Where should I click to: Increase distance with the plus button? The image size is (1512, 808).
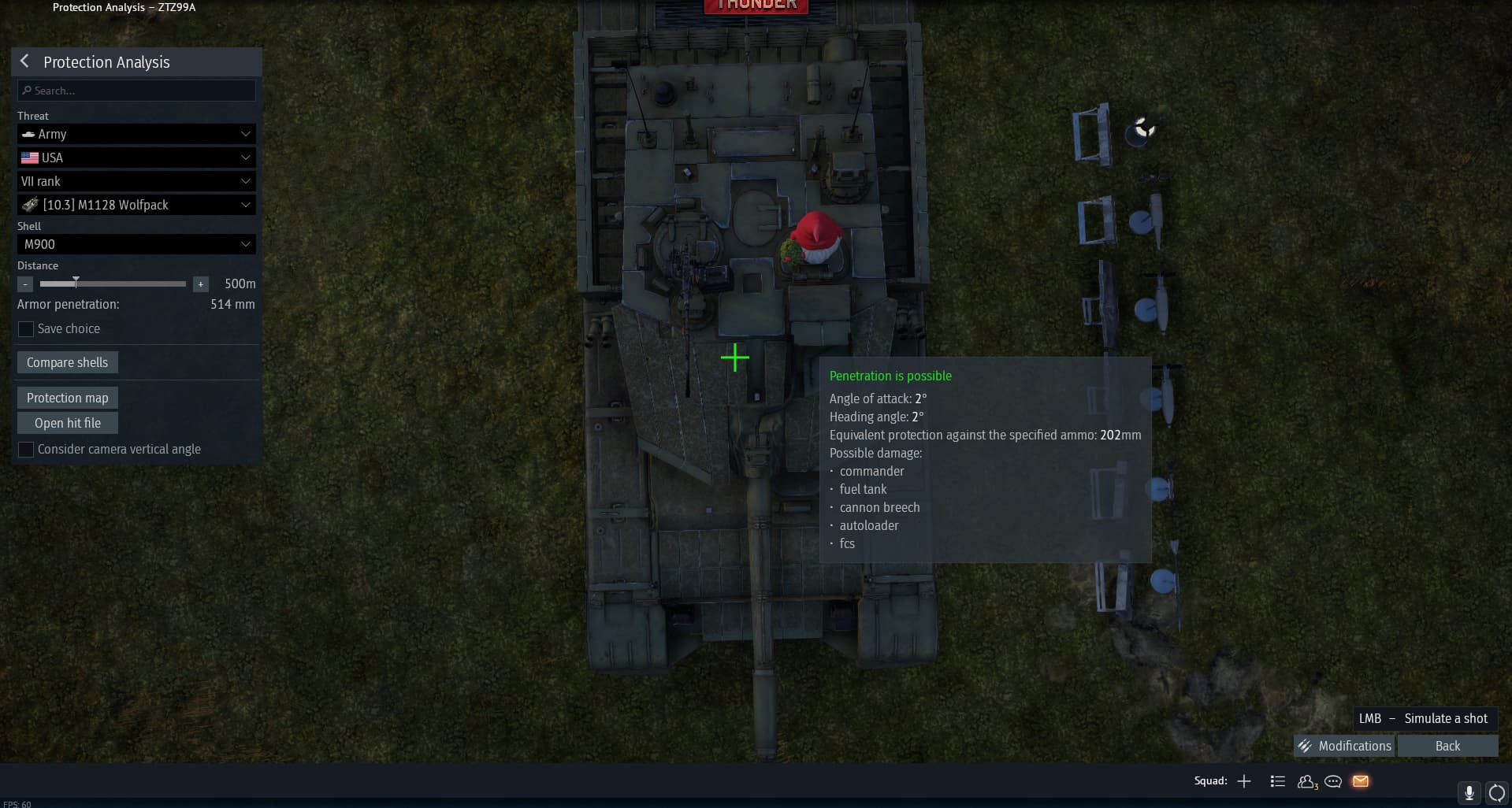(201, 284)
